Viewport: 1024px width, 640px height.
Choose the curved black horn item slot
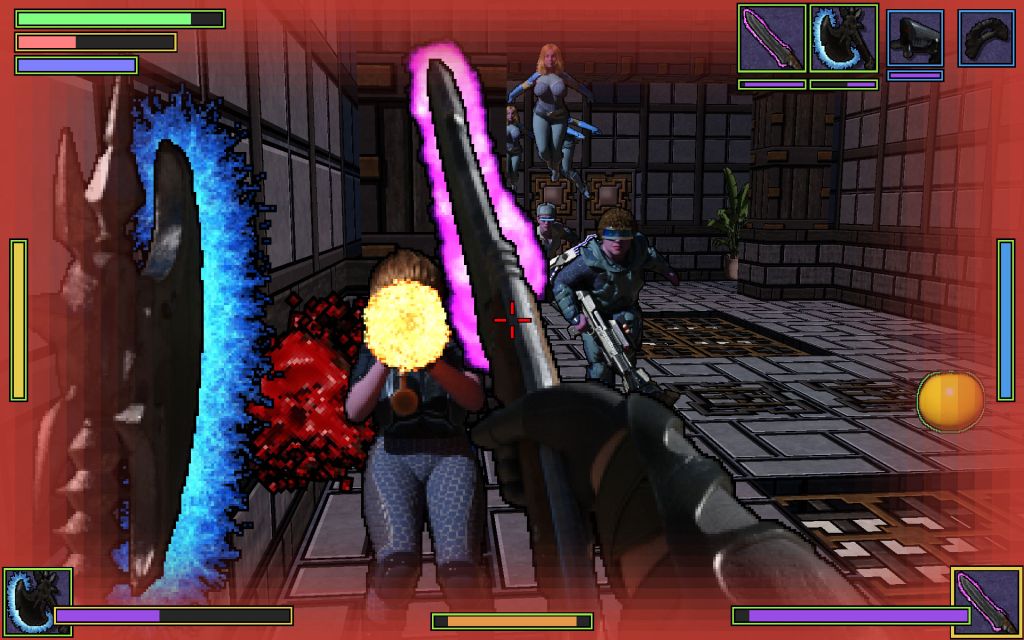986,39
